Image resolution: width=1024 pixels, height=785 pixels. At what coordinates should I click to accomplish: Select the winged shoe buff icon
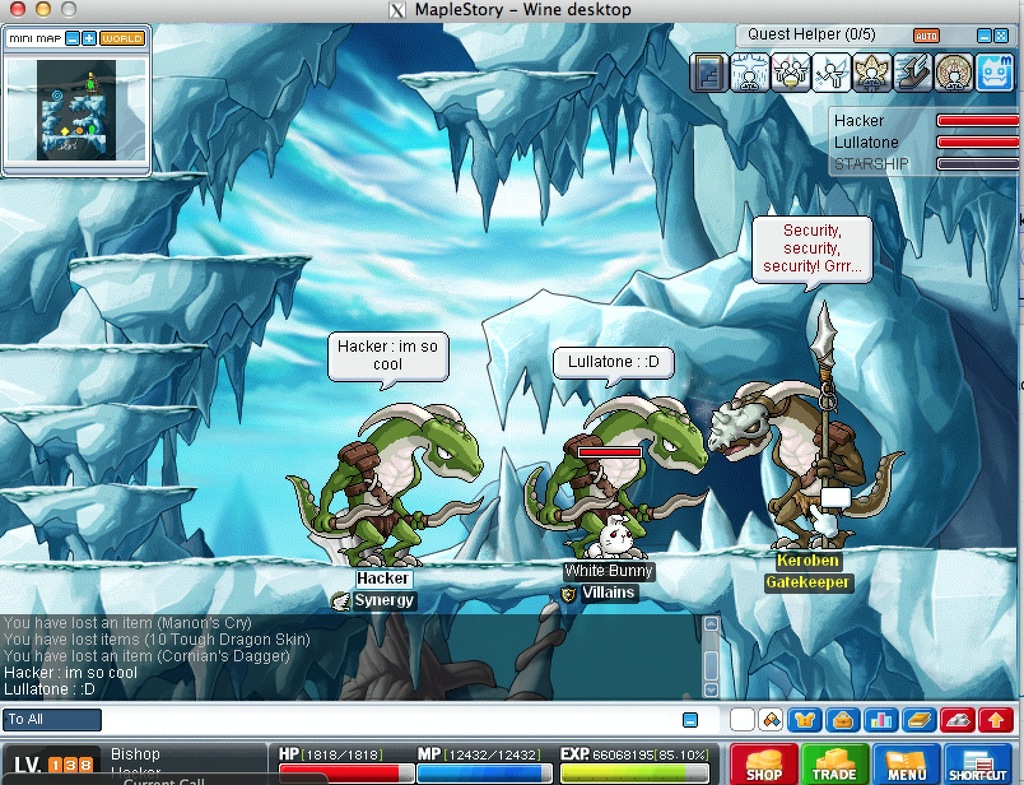[x=913, y=73]
